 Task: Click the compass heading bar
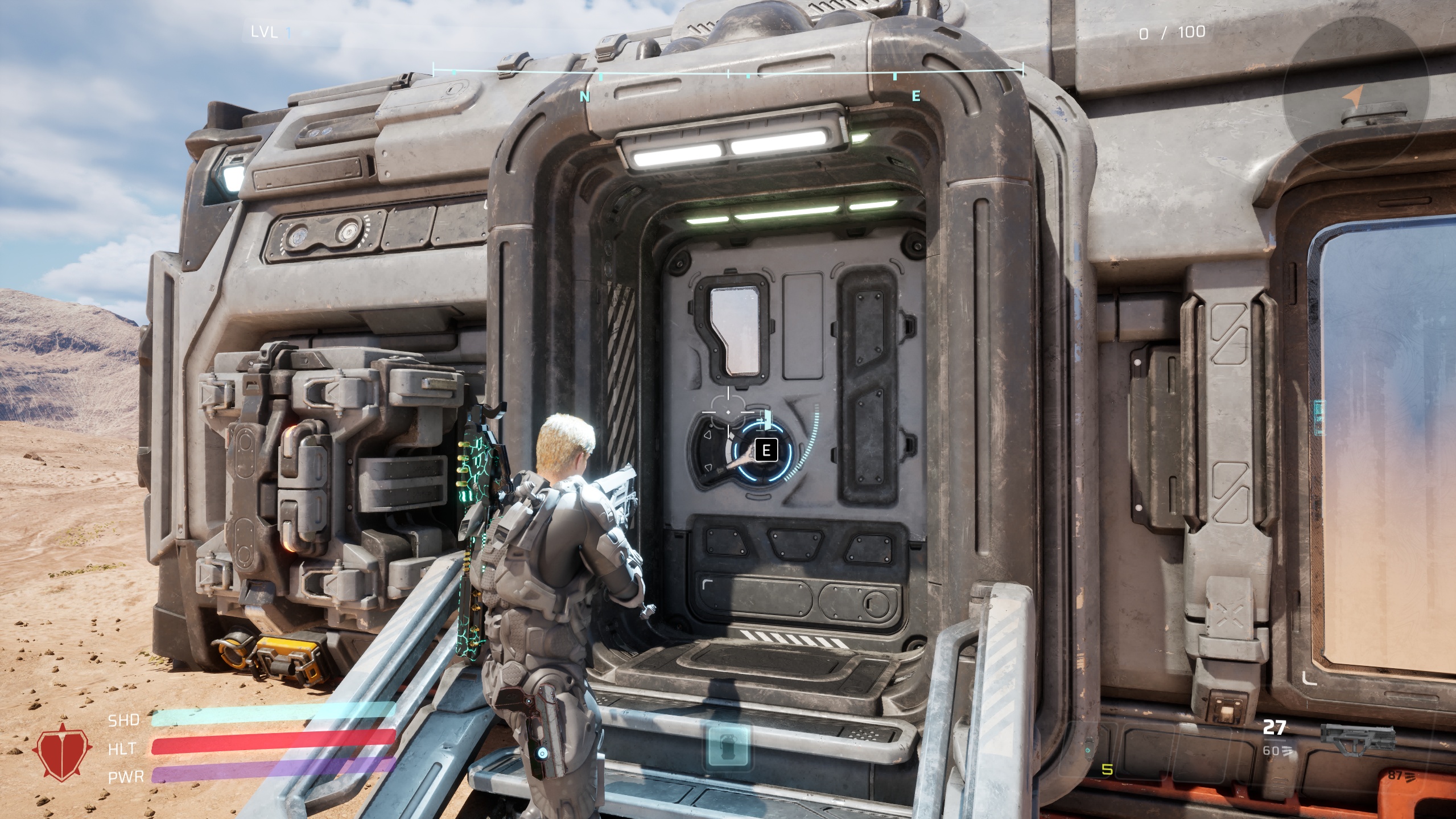[728, 73]
